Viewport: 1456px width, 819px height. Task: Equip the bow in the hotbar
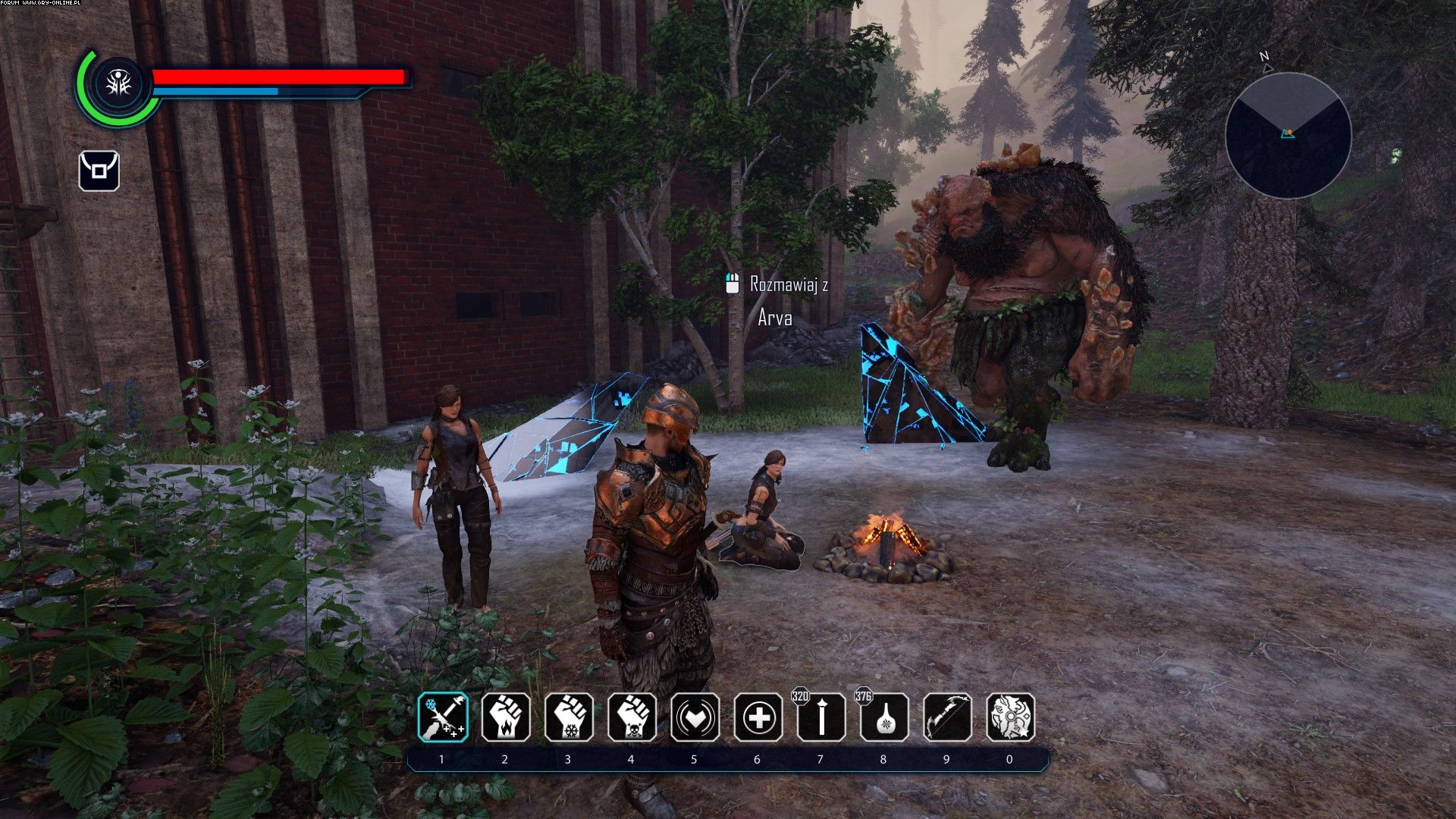click(947, 717)
